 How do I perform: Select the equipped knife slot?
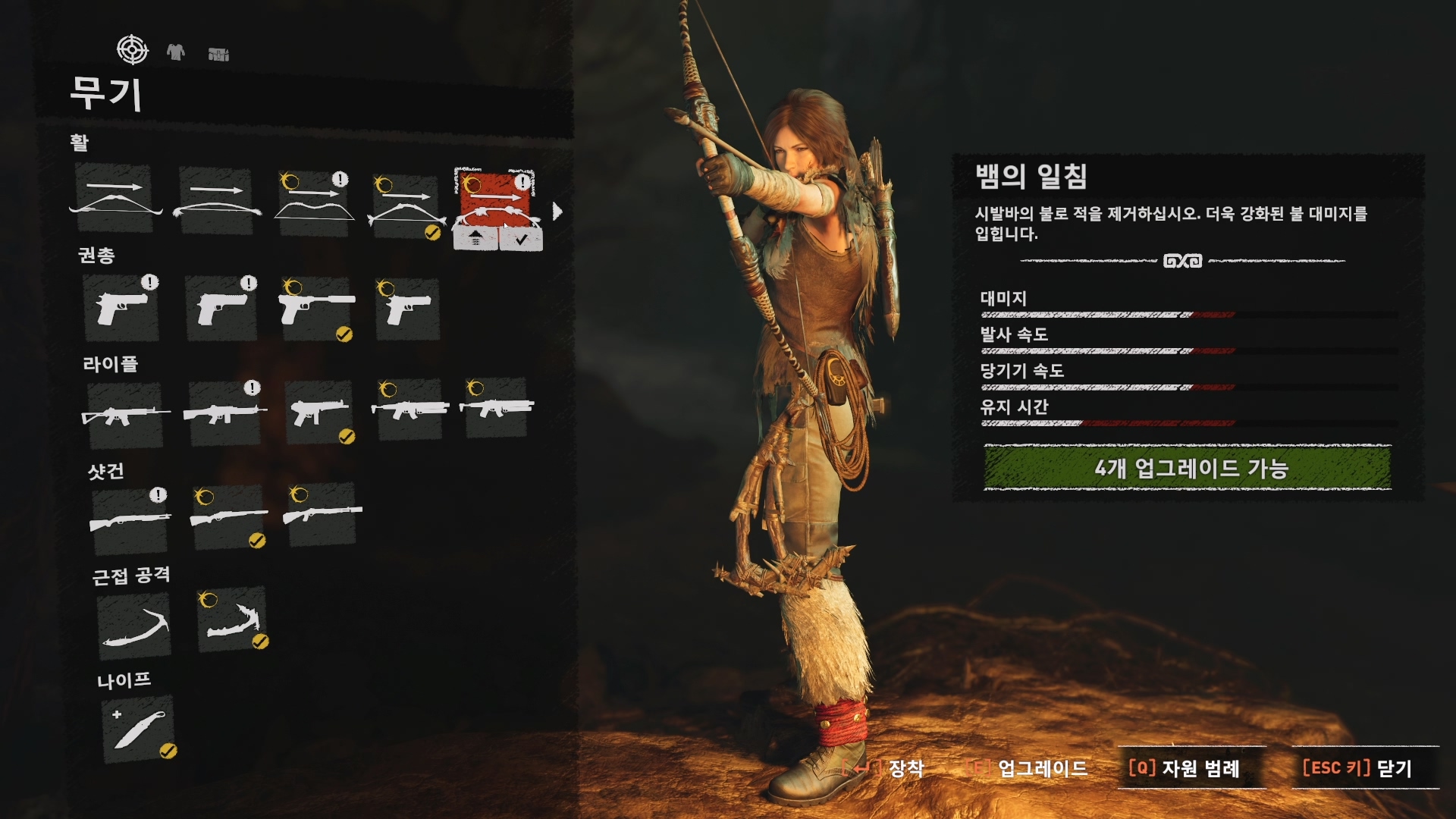pyautogui.click(x=139, y=729)
